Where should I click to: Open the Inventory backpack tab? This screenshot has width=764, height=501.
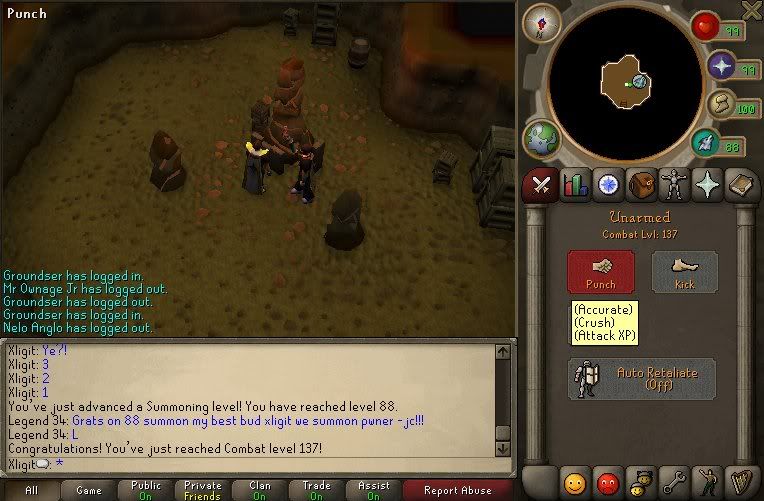tap(642, 185)
